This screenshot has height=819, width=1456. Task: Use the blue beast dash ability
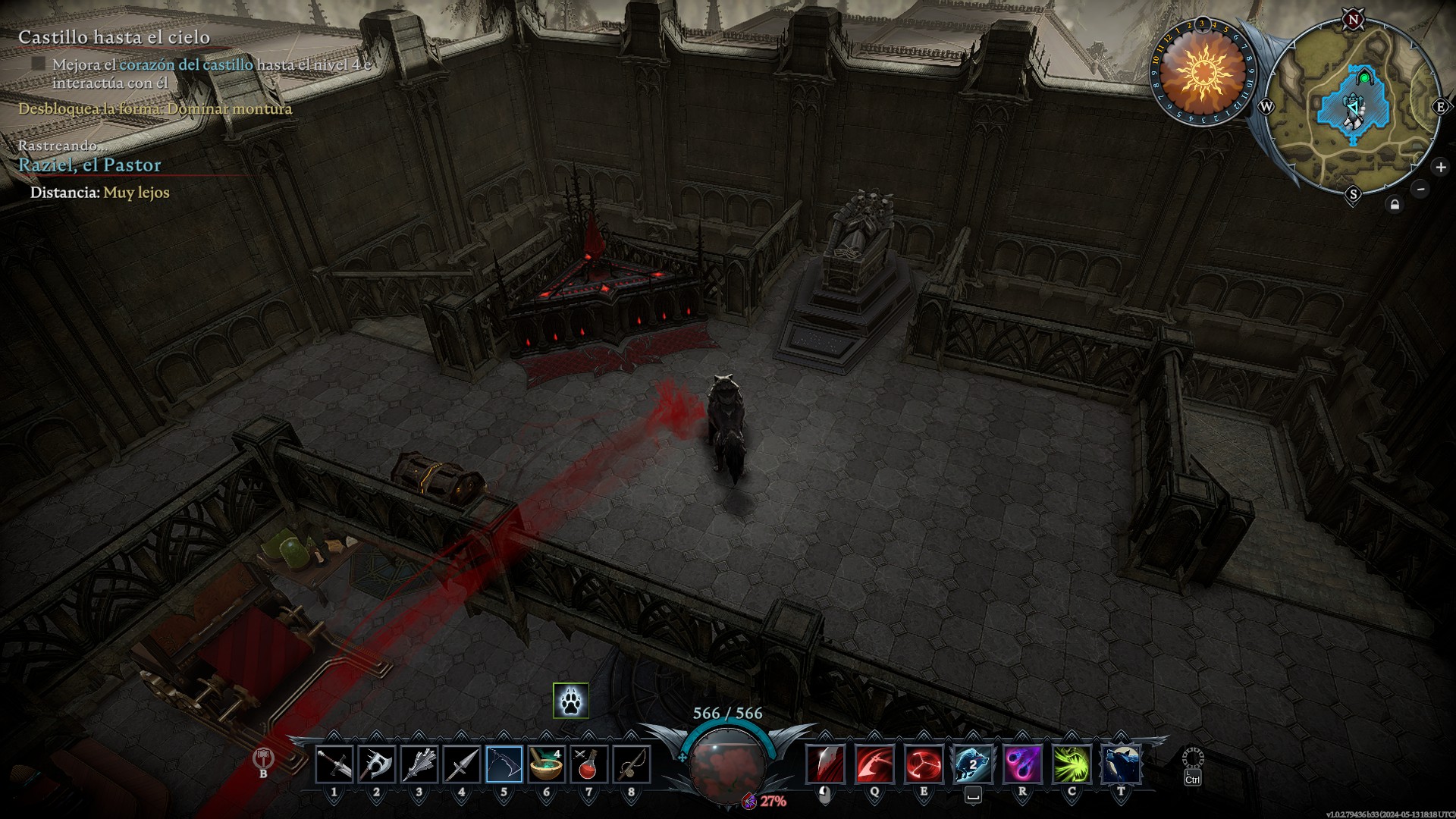[973, 764]
